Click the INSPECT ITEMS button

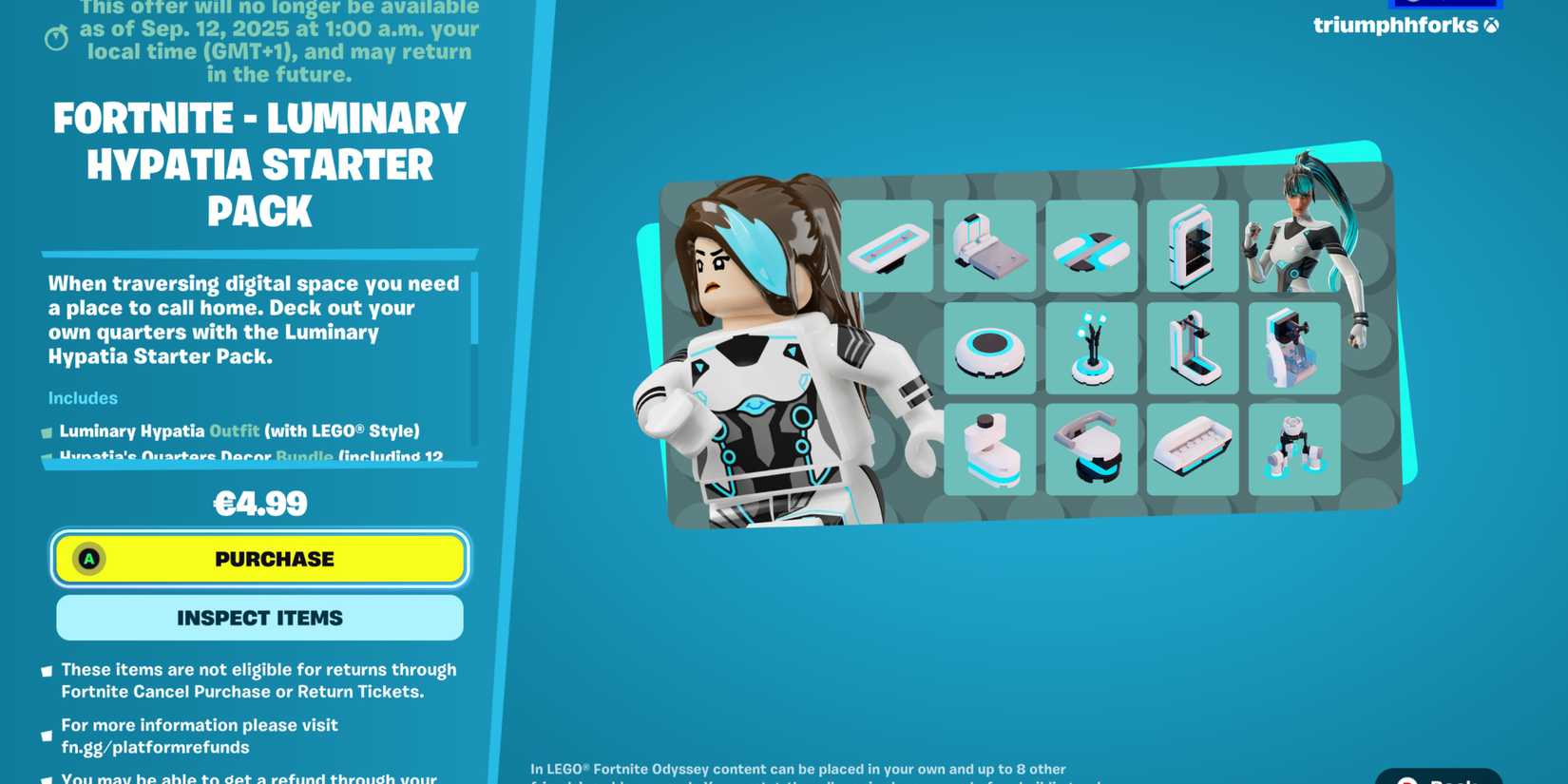pos(258,618)
